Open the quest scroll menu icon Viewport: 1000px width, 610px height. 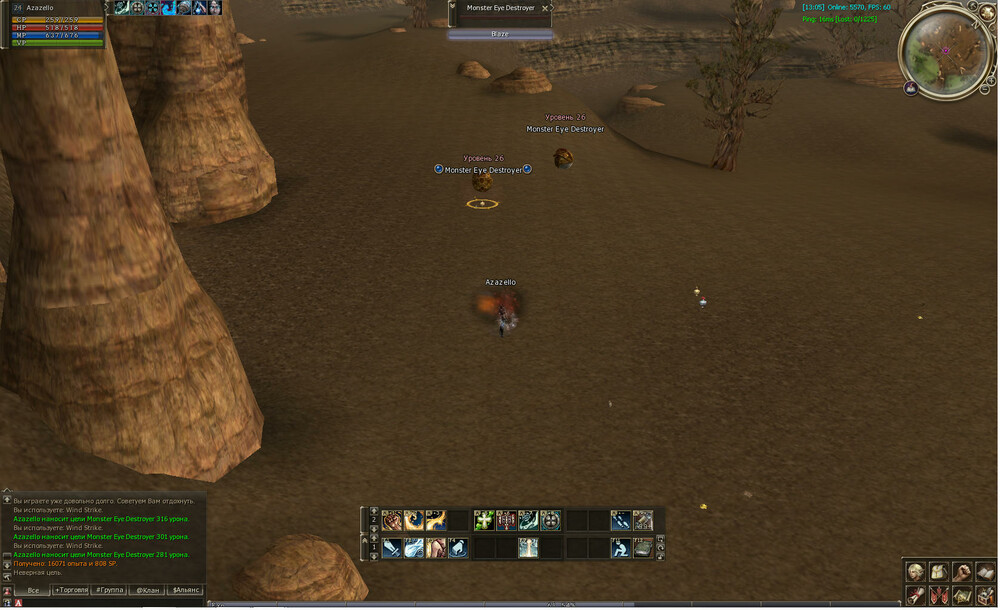point(916,596)
